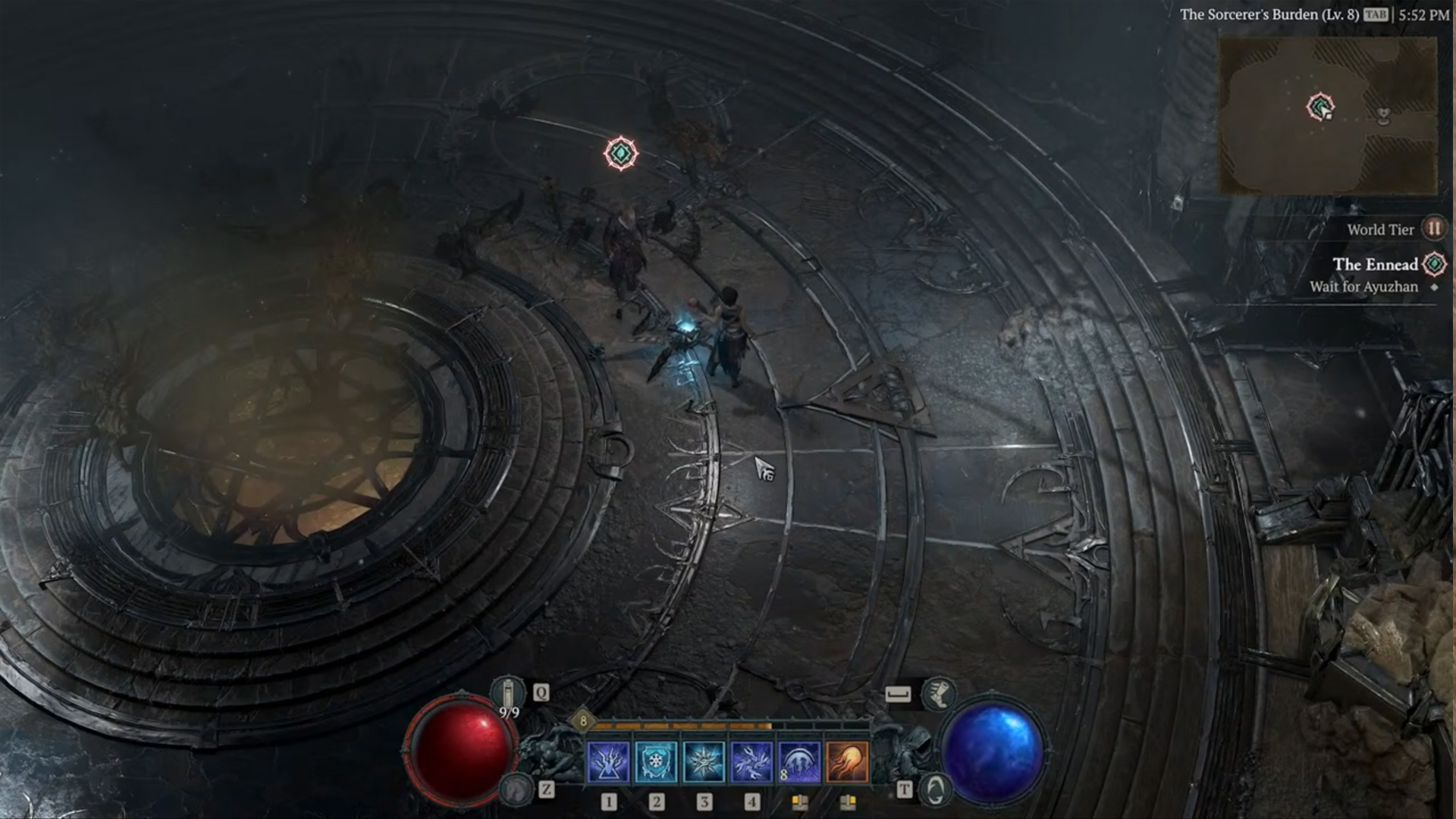Use the healing potion icon
1456x819 pixels.
pyautogui.click(x=507, y=692)
